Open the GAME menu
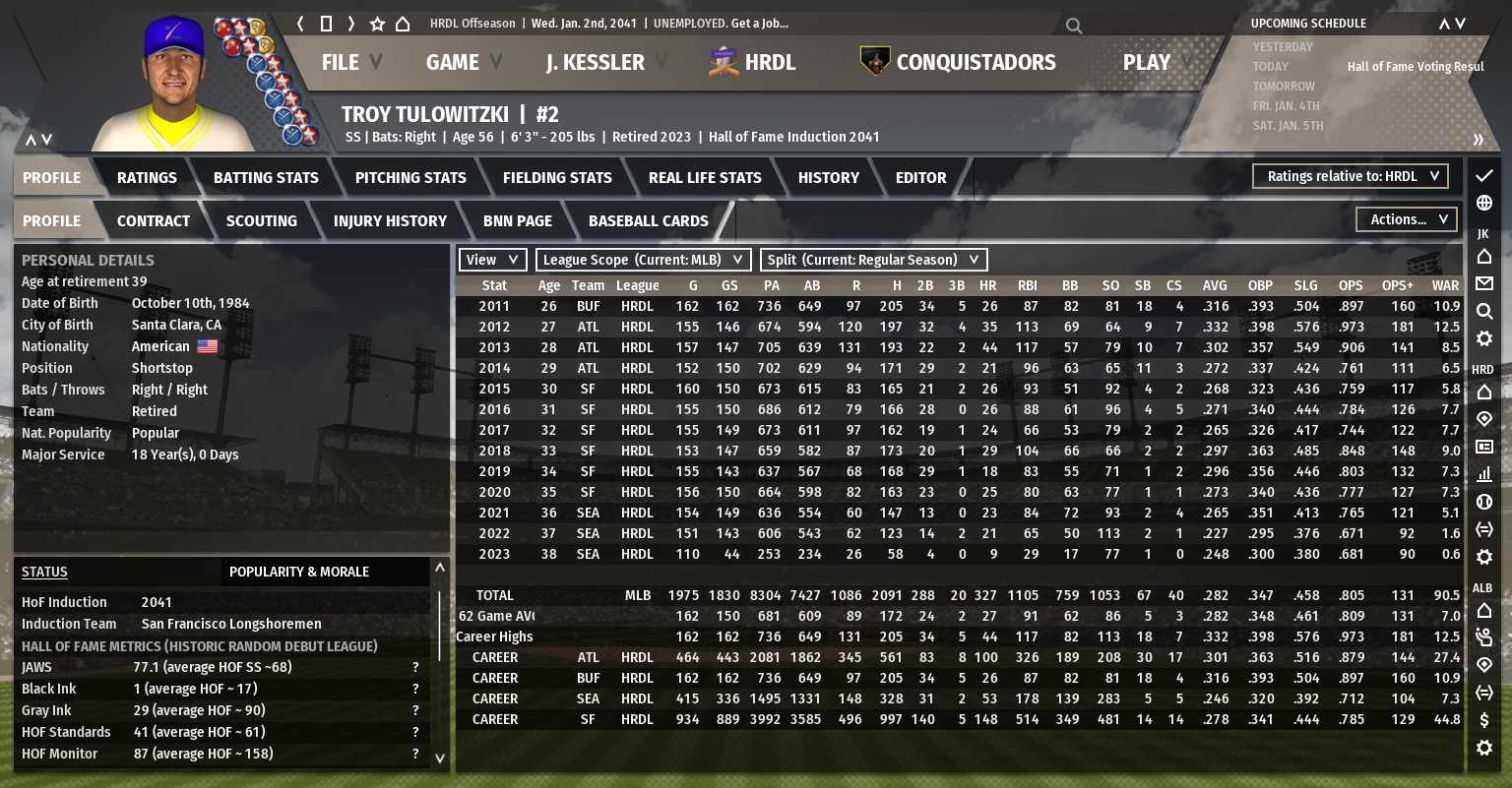The image size is (1512, 788). [453, 62]
